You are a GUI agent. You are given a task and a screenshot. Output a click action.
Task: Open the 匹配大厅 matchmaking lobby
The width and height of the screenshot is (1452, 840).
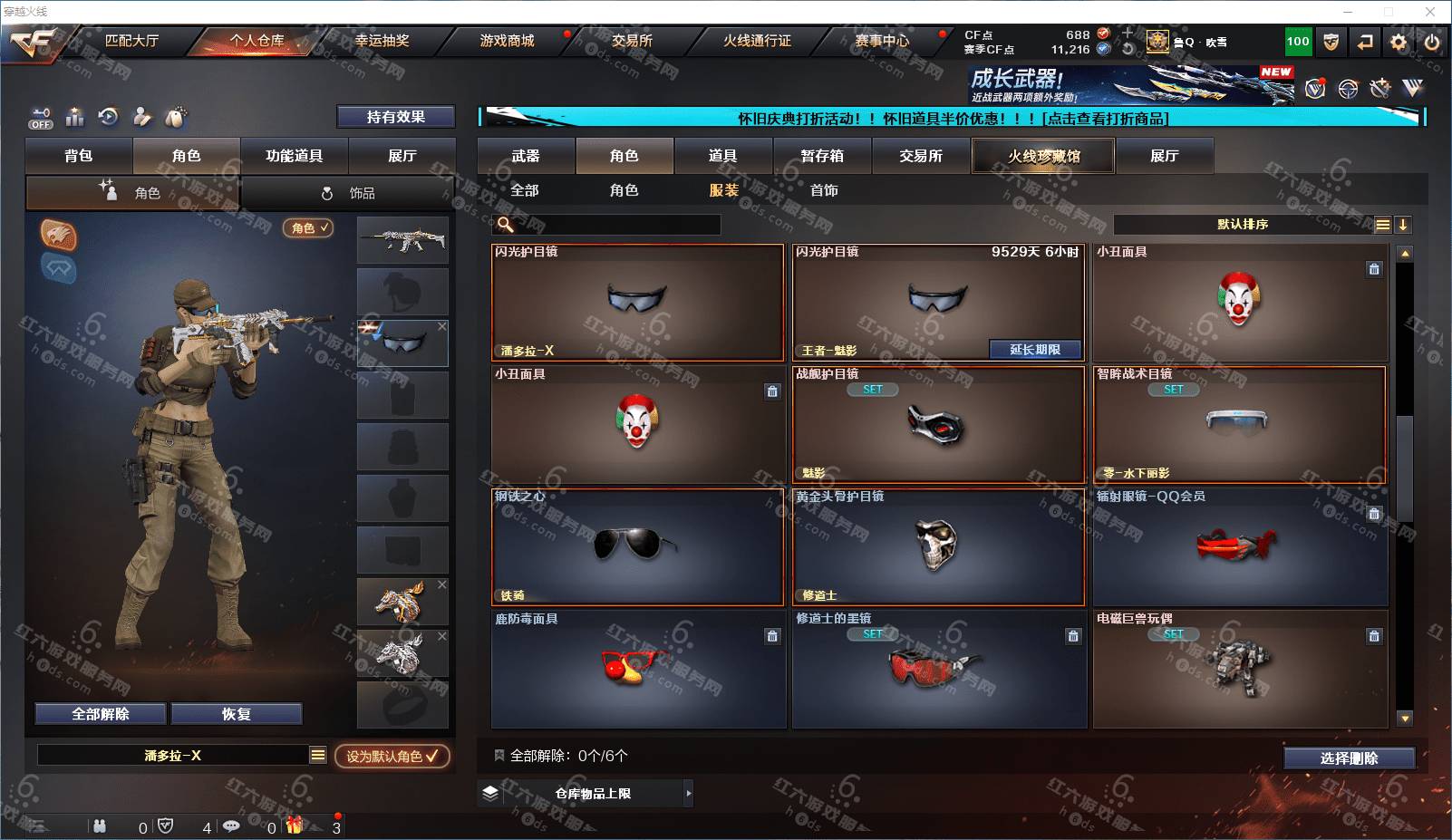131,41
